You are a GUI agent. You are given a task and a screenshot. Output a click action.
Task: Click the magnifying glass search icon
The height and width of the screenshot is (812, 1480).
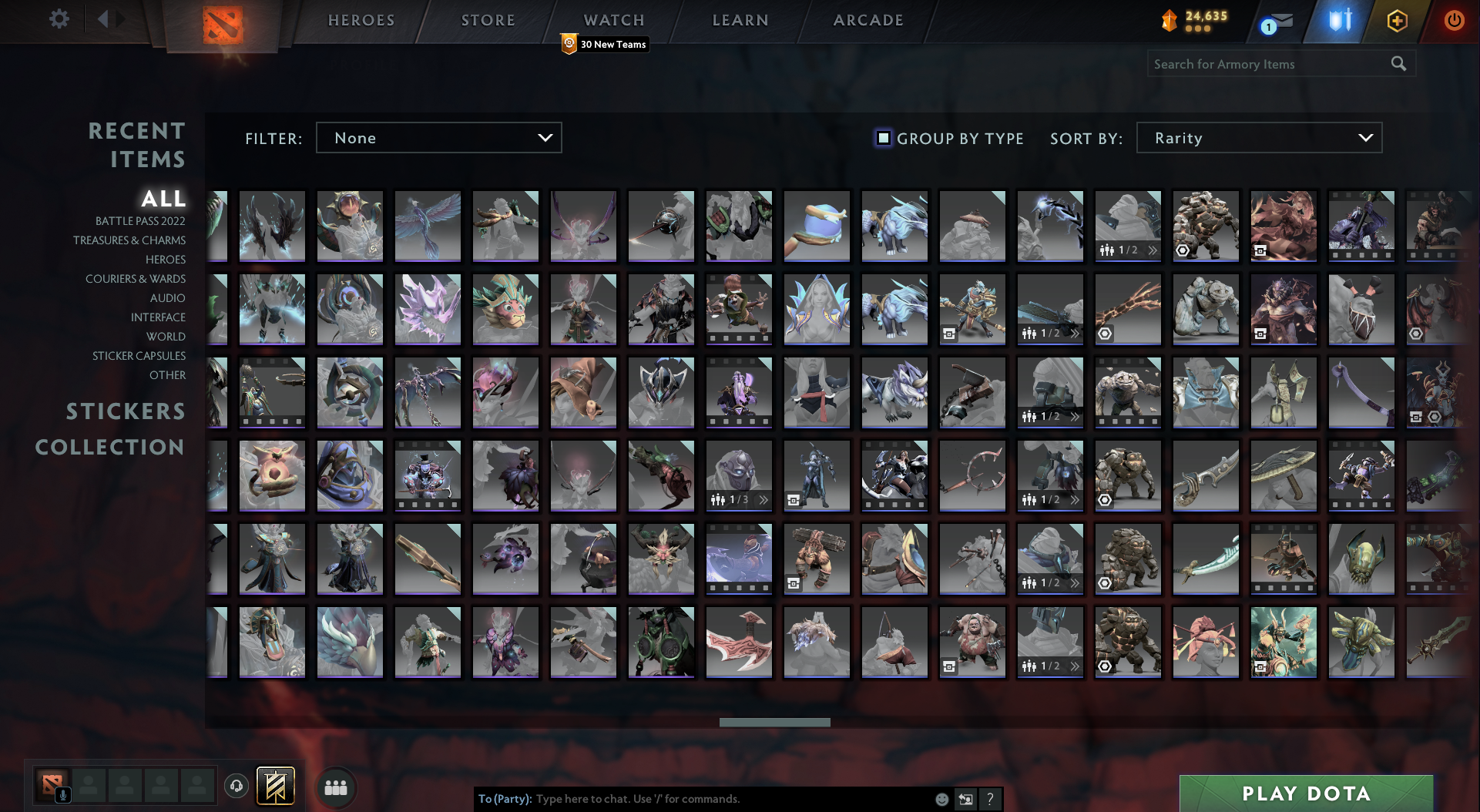tap(1400, 64)
